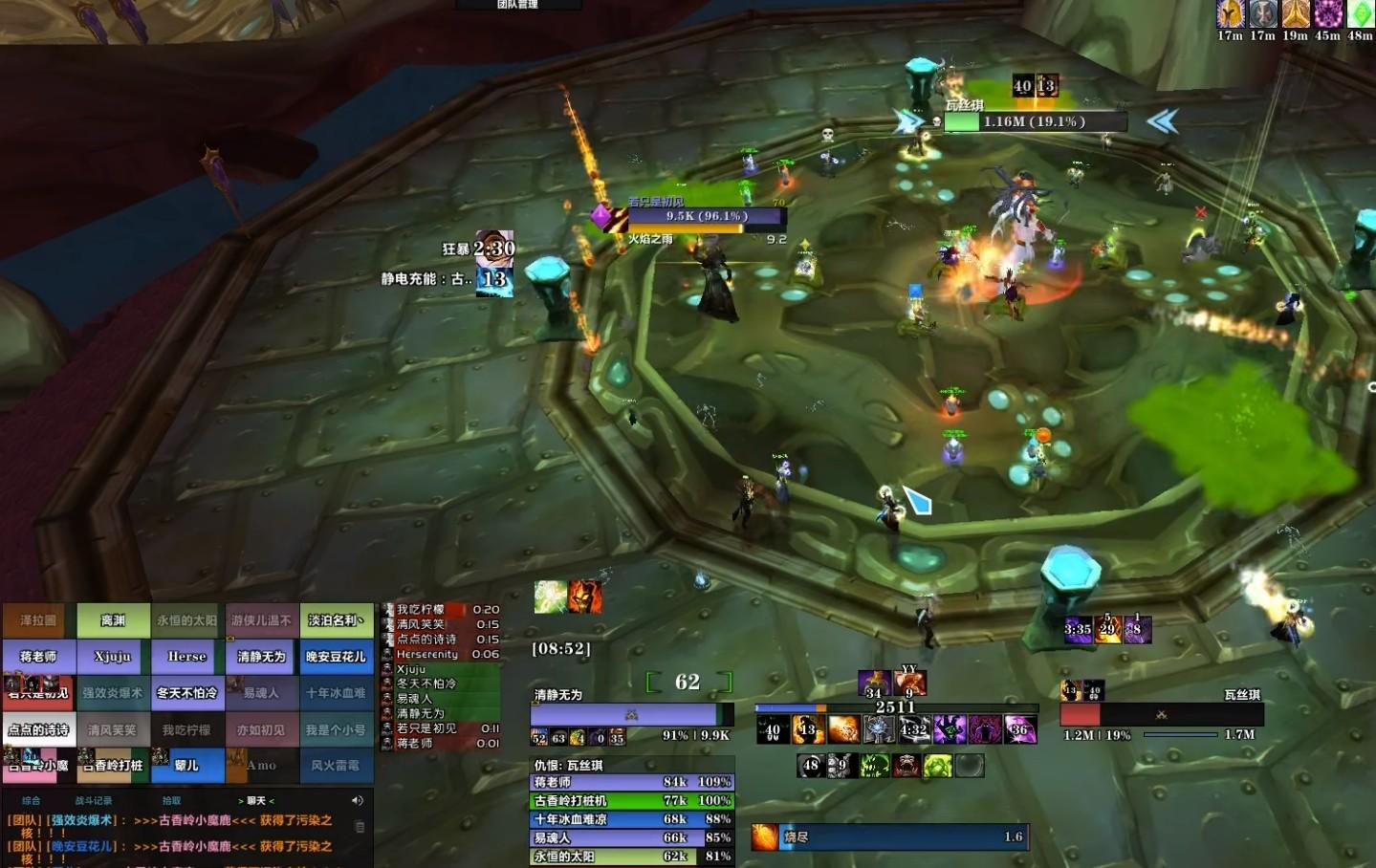Select the 清静无为 player unit frame

[x=631, y=714]
